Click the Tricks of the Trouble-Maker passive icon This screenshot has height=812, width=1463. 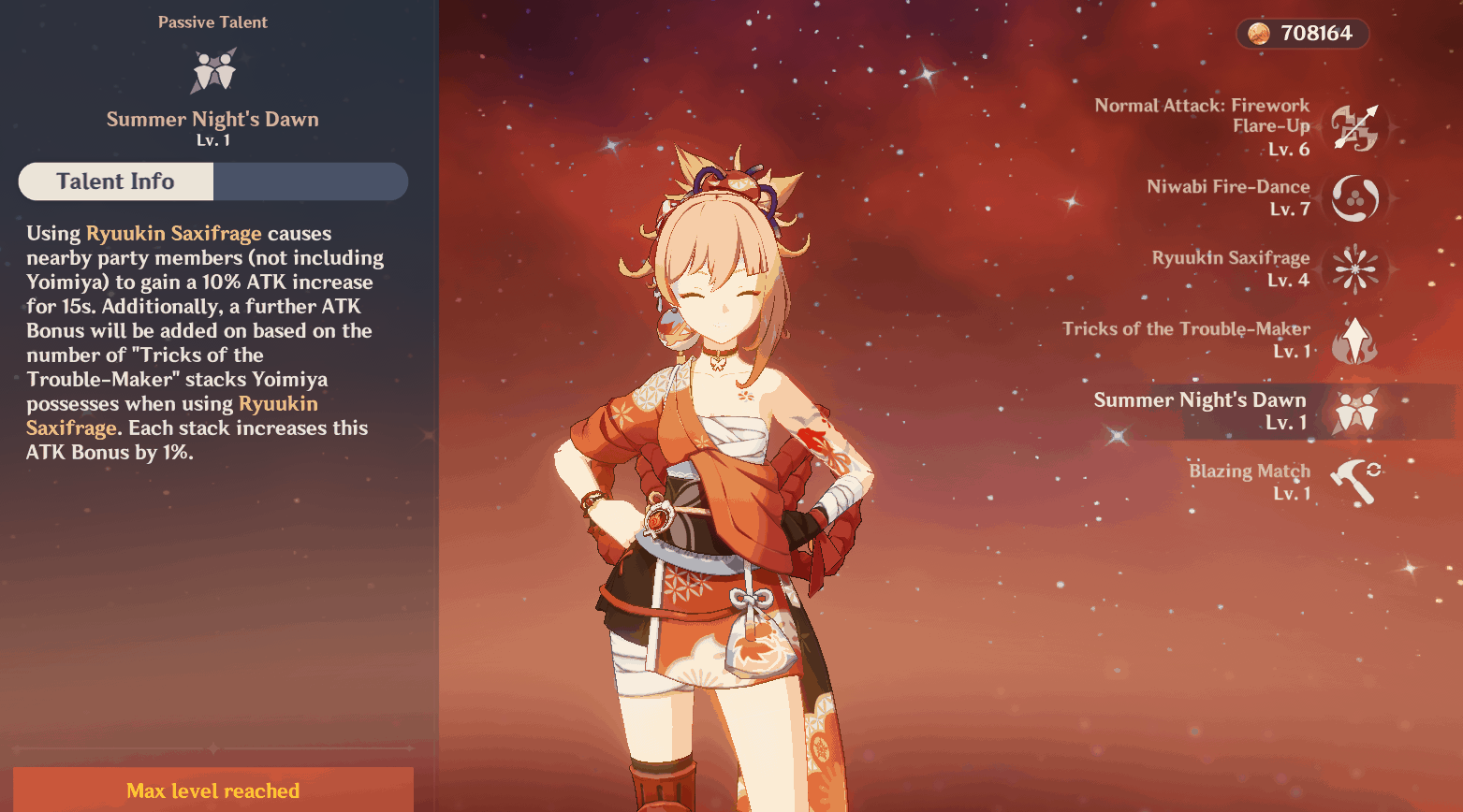[x=1356, y=340]
